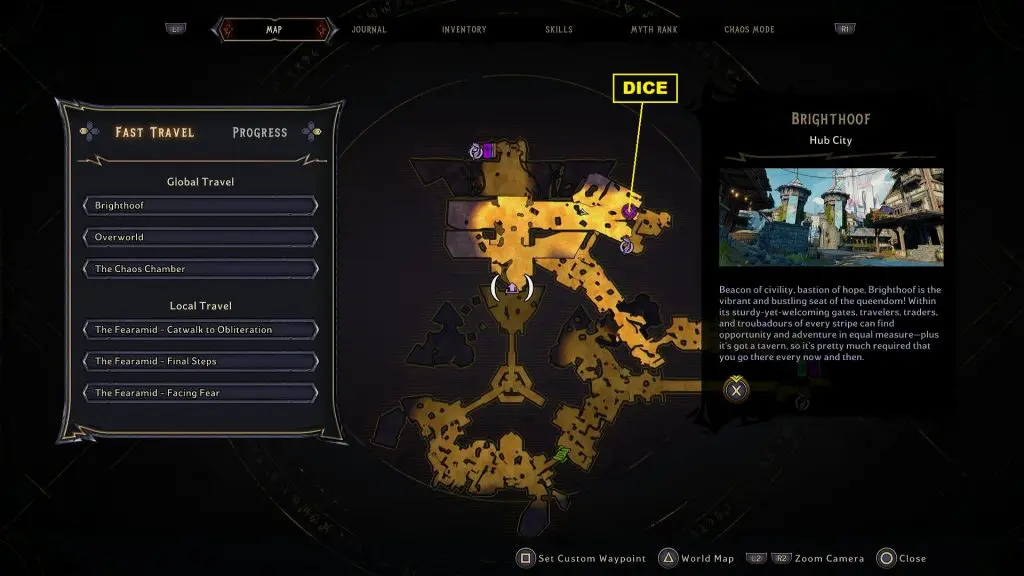This screenshot has width=1024, height=576.
Task: Show the Progress panel
Action: point(260,132)
